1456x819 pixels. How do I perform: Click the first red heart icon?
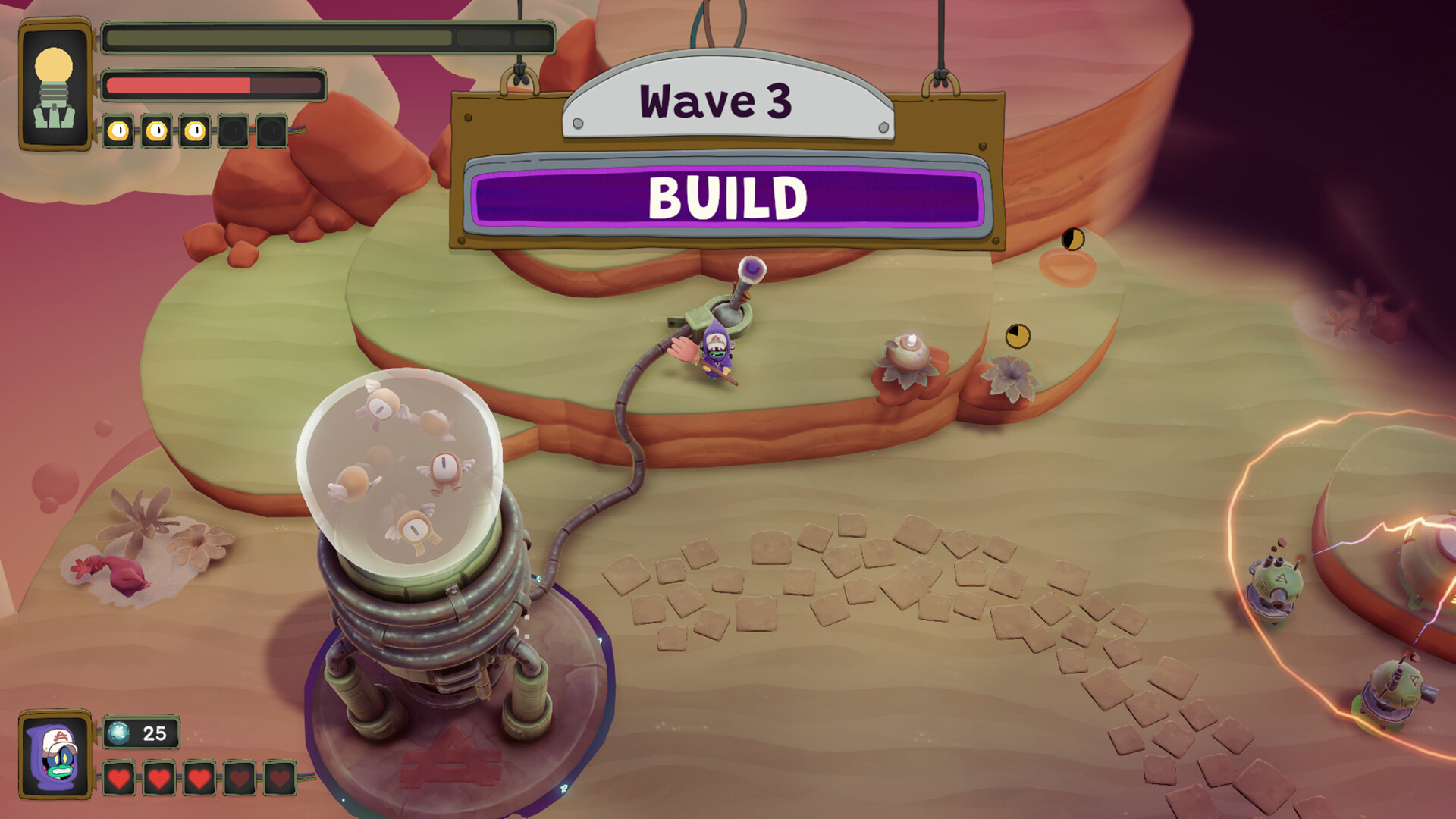tap(119, 777)
